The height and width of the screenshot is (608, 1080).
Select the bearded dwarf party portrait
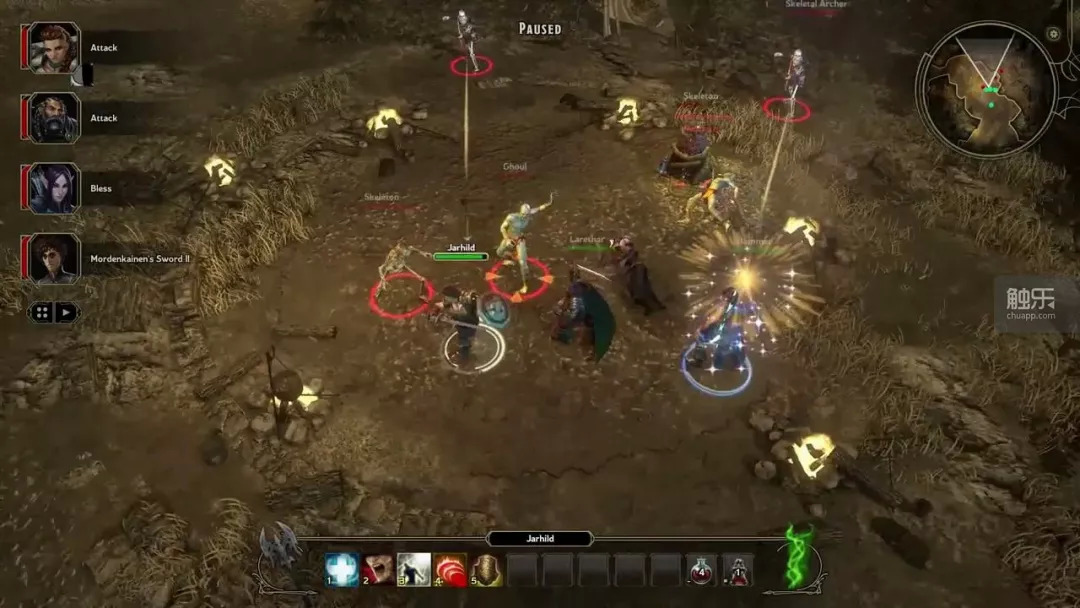54,118
